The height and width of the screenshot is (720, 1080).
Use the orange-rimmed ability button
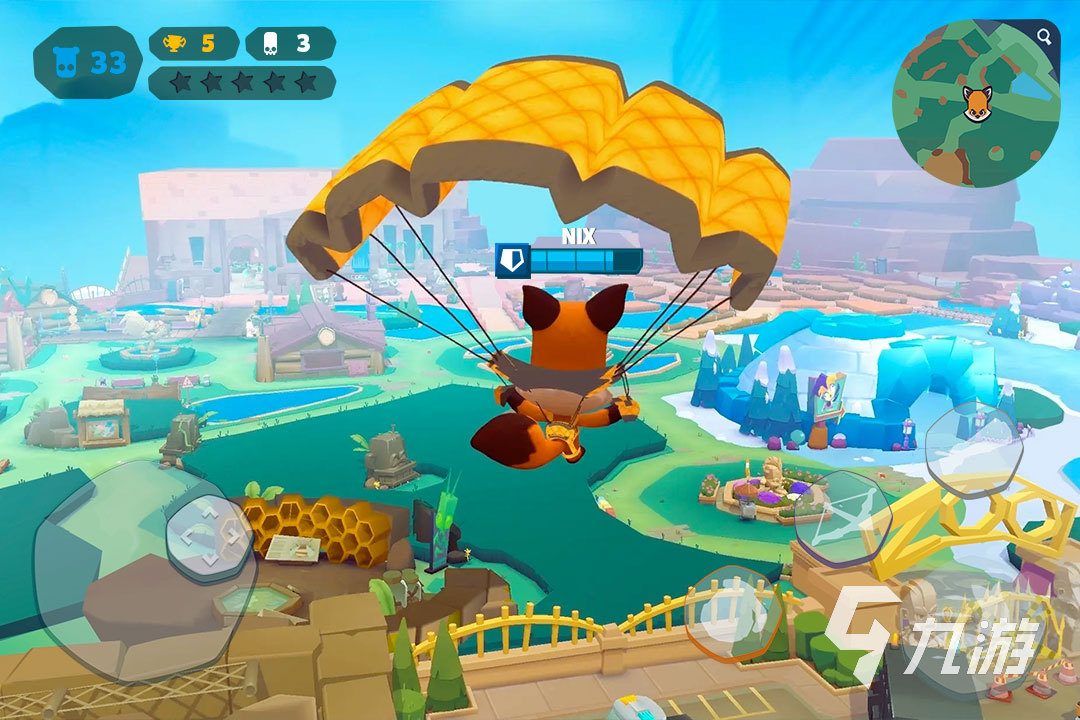coord(735,614)
